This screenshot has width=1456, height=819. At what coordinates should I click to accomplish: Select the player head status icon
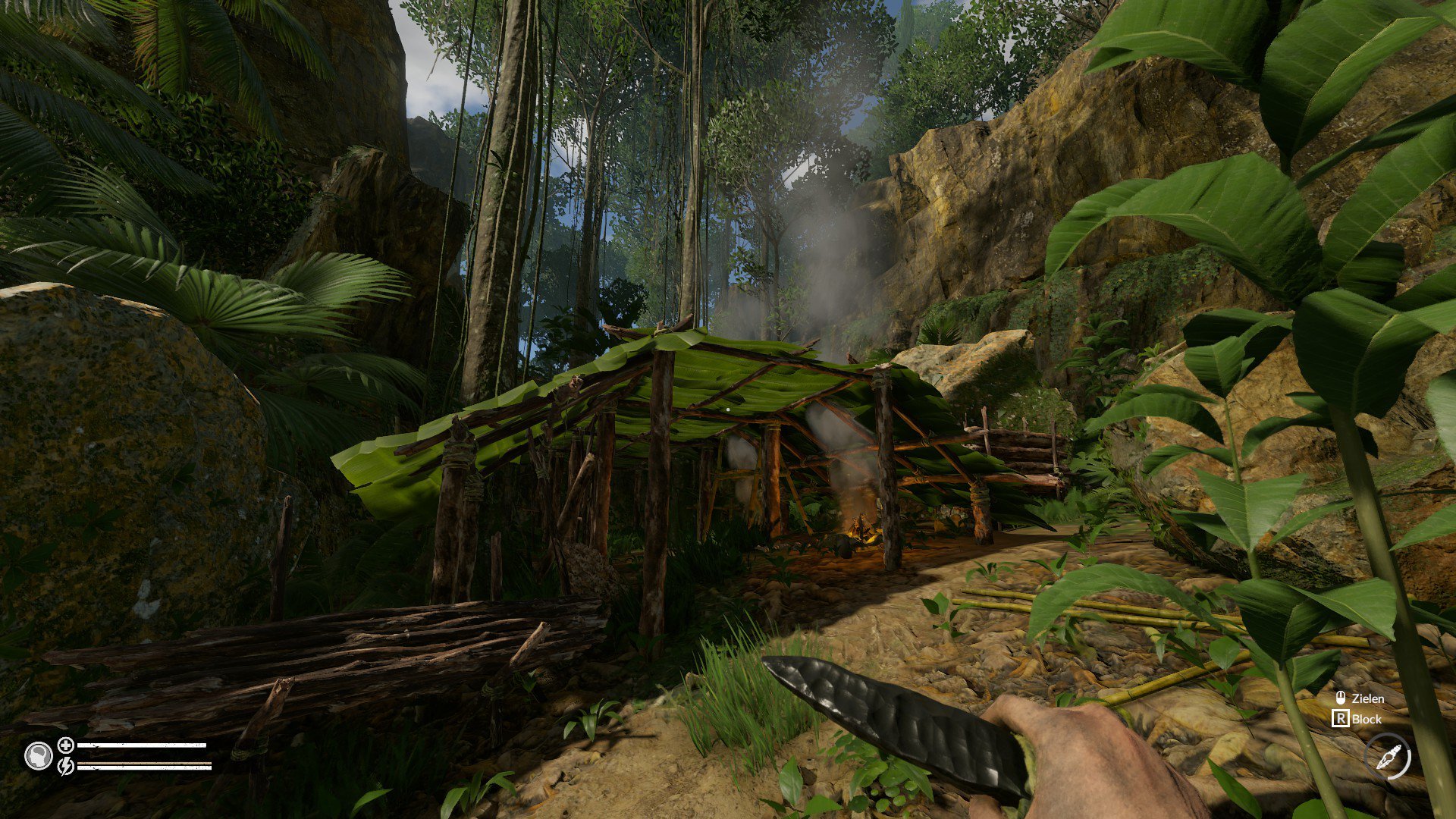pos(38,755)
